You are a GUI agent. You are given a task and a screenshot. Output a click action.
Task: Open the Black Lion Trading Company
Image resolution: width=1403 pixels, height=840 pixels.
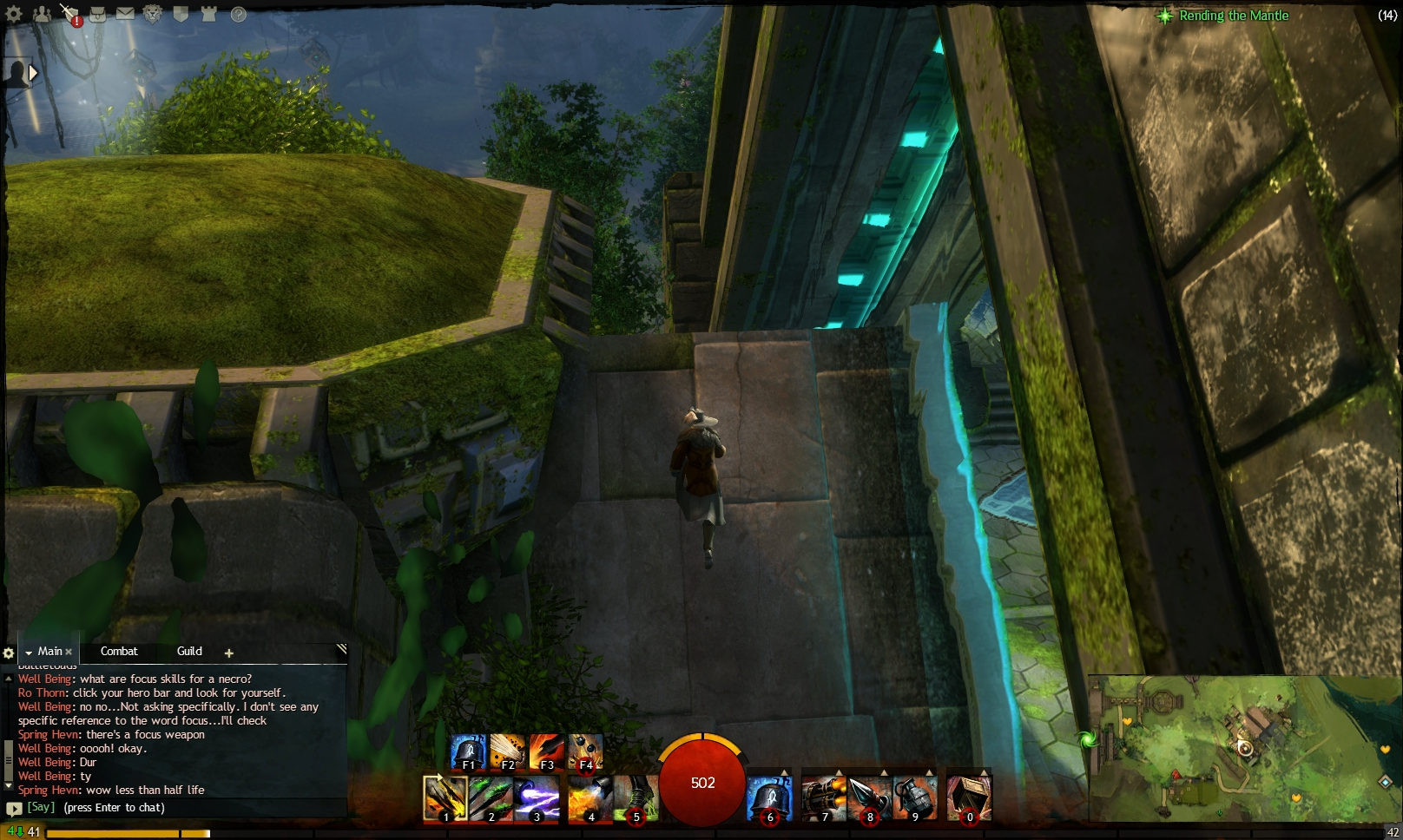pos(153,15)
